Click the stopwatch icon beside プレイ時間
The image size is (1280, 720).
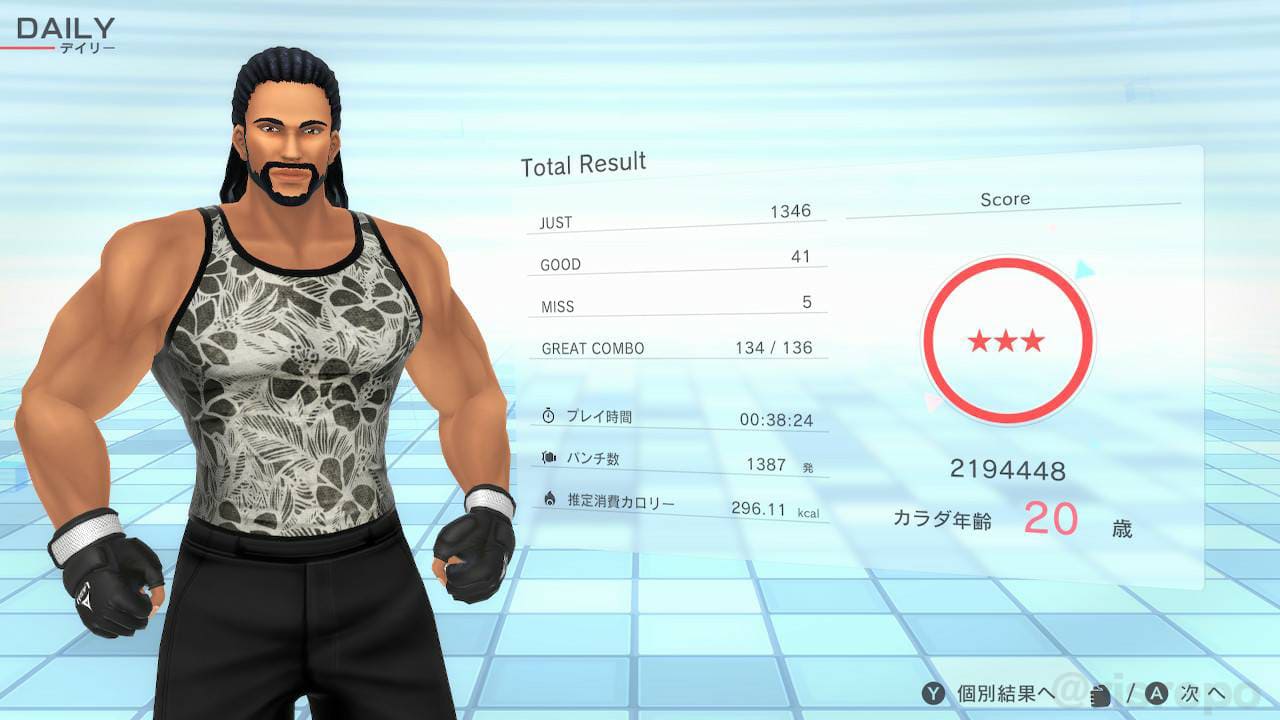548,417
